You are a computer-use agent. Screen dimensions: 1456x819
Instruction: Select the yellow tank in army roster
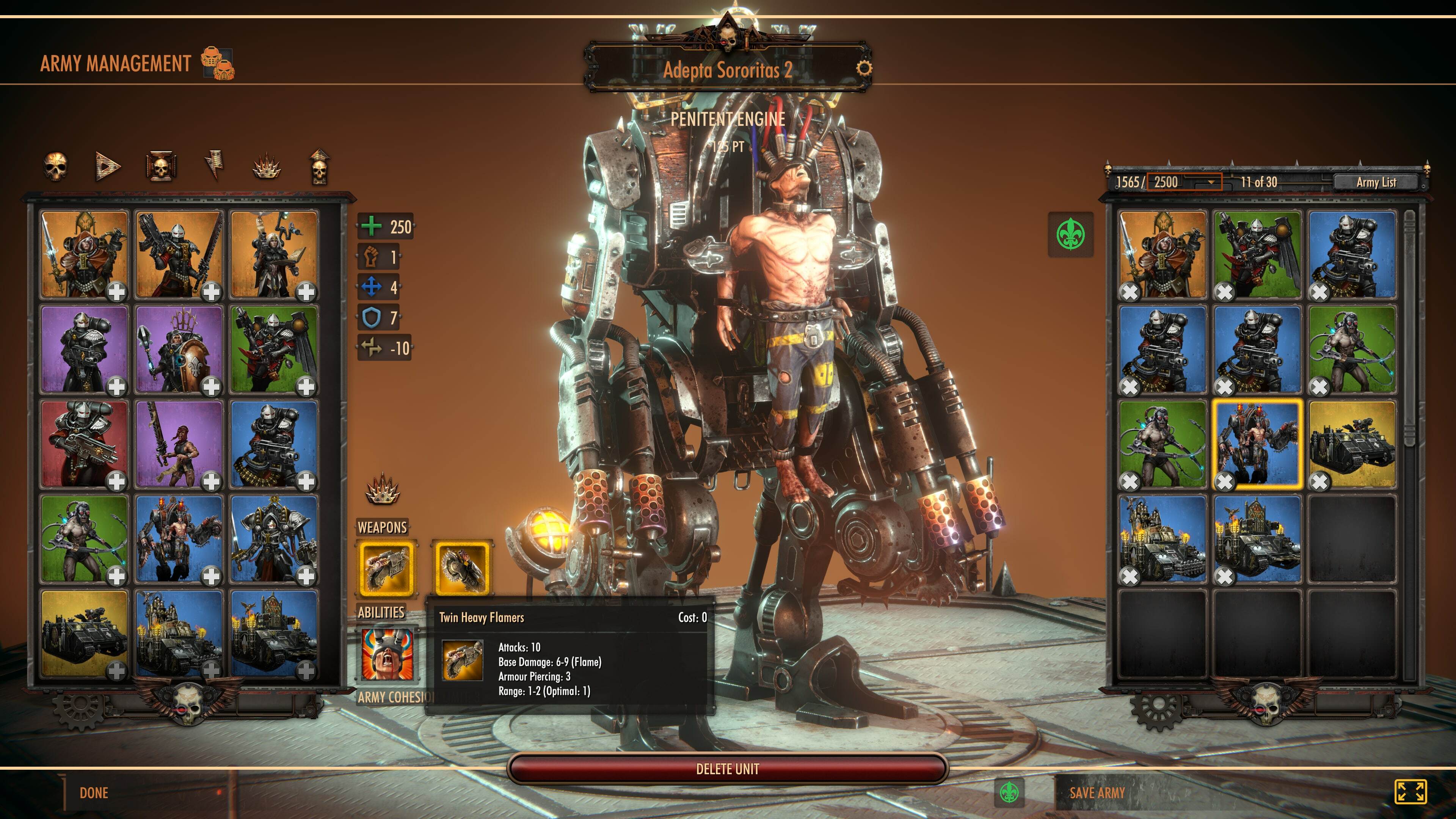[1352, 444]
